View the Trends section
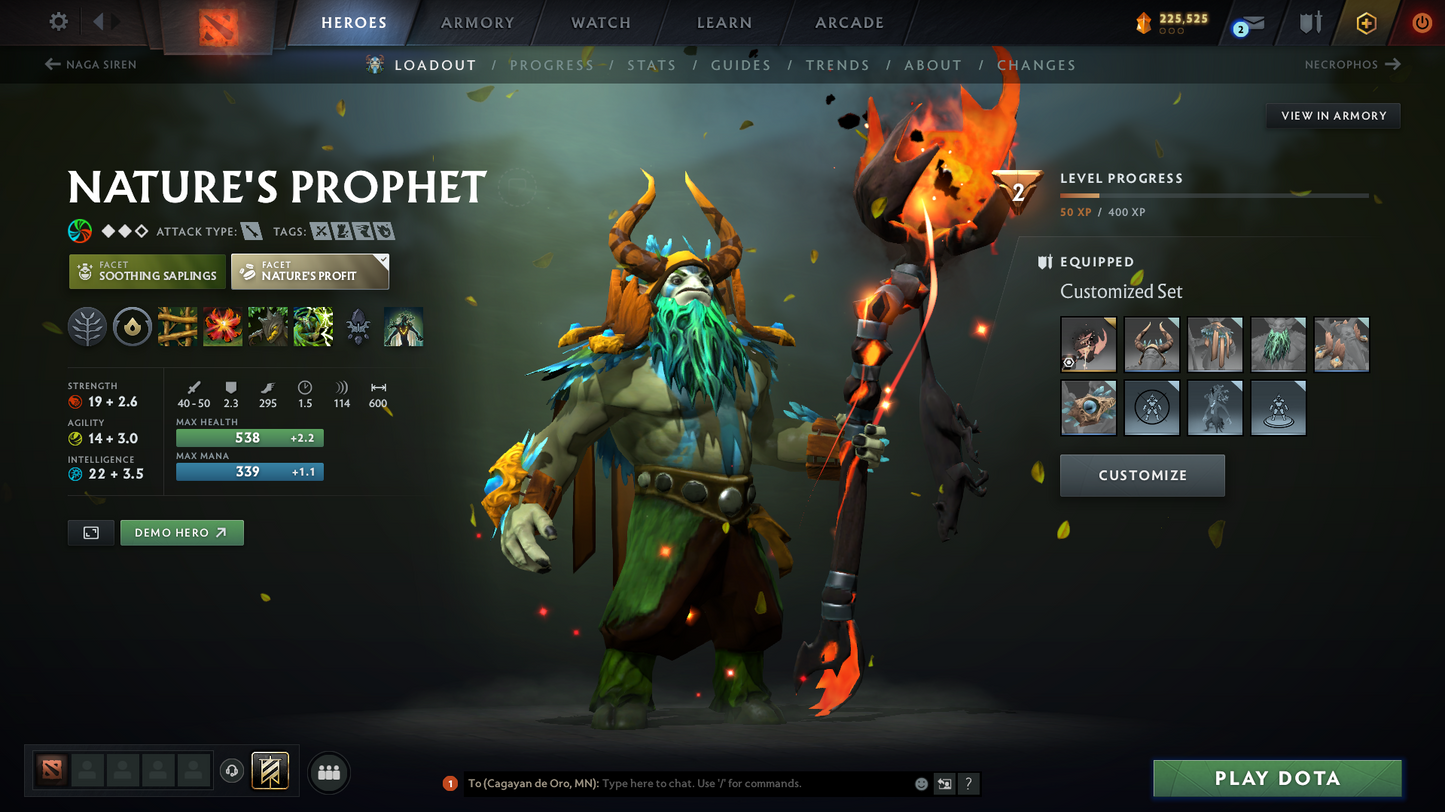This screenshot has height=812, width=1445. pos(837,65)
